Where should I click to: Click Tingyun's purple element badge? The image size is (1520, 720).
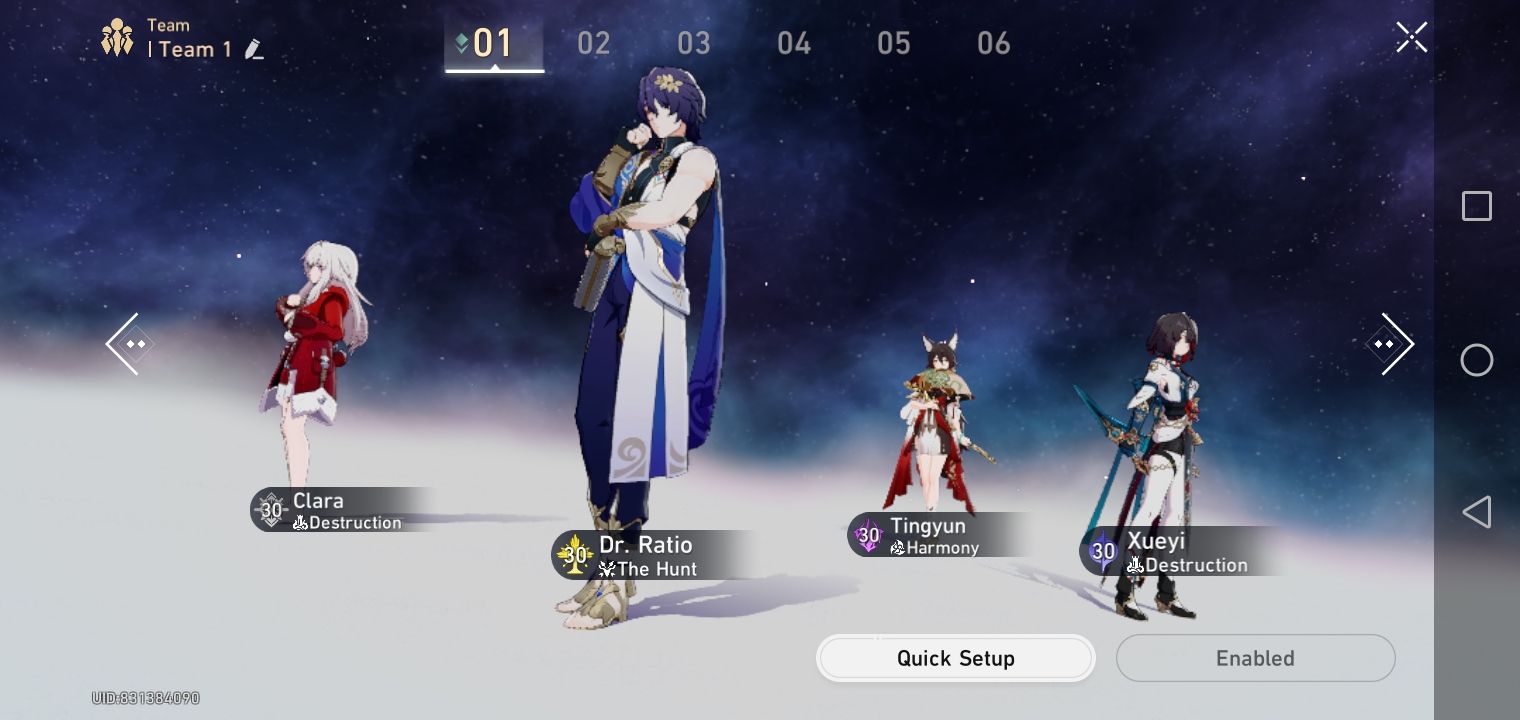click(x=866, y=534)
